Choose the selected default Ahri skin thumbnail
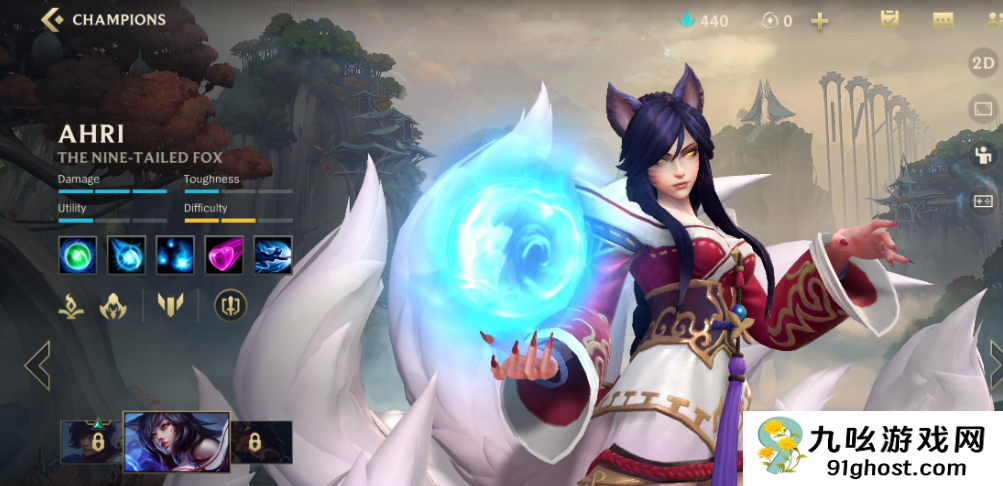Viewport: 1003px width, 486px height. pyautogui.click(x=176, y=441)
